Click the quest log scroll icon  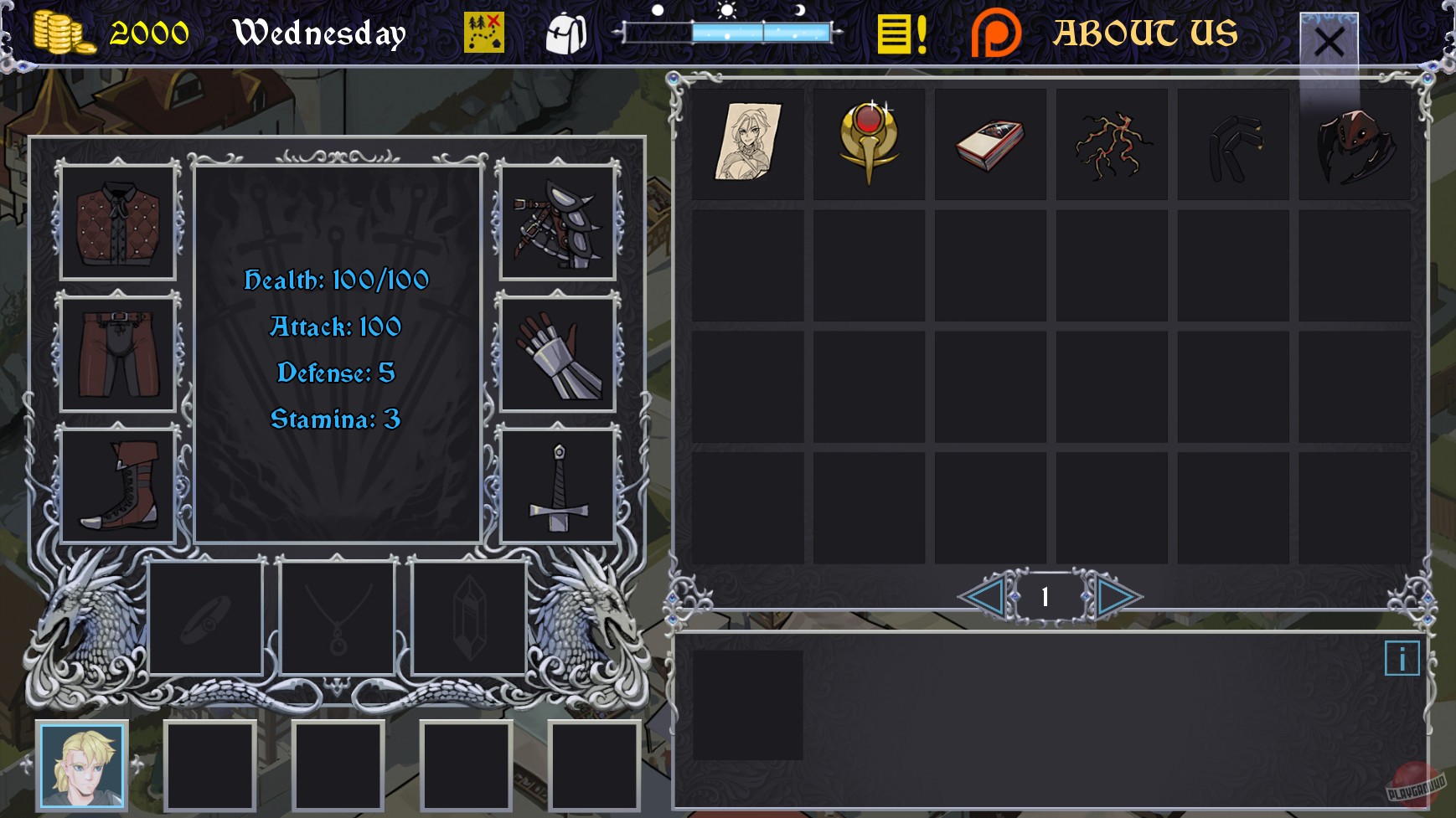point(901,33)
